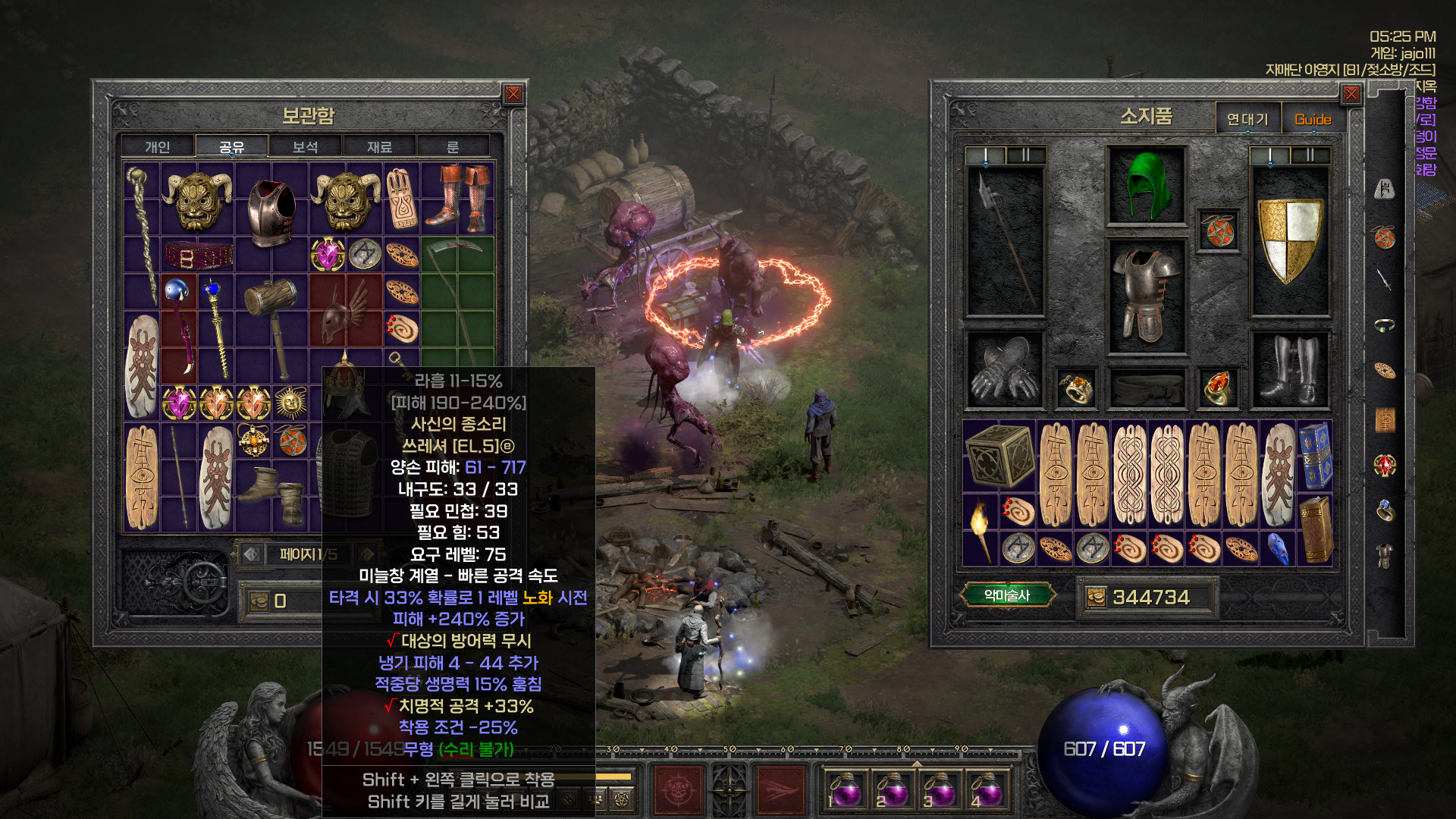Close the stash window

[x=513, y=94]
